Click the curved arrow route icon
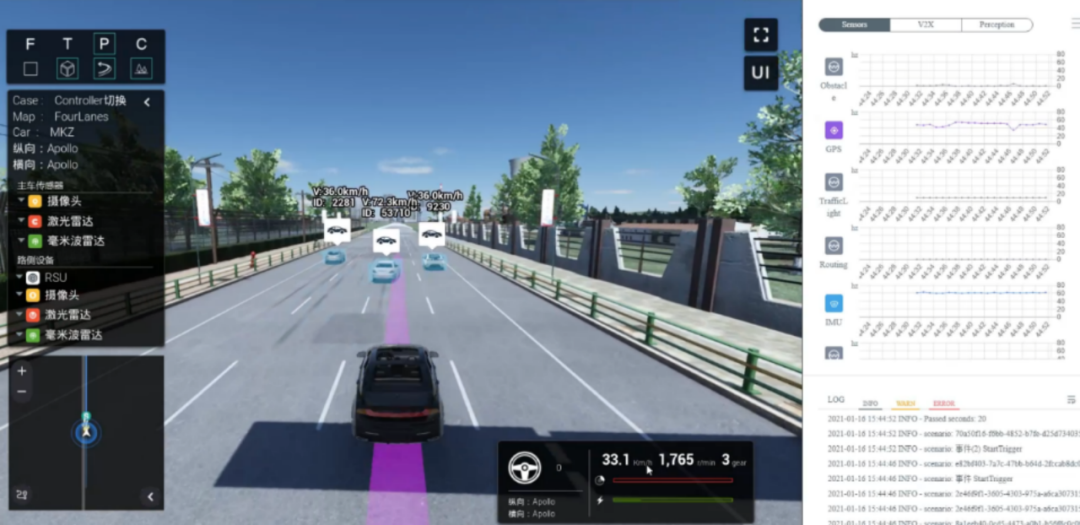Viewport: 1080px width, 525px height. pyautogui.click(x=104, y=69)
